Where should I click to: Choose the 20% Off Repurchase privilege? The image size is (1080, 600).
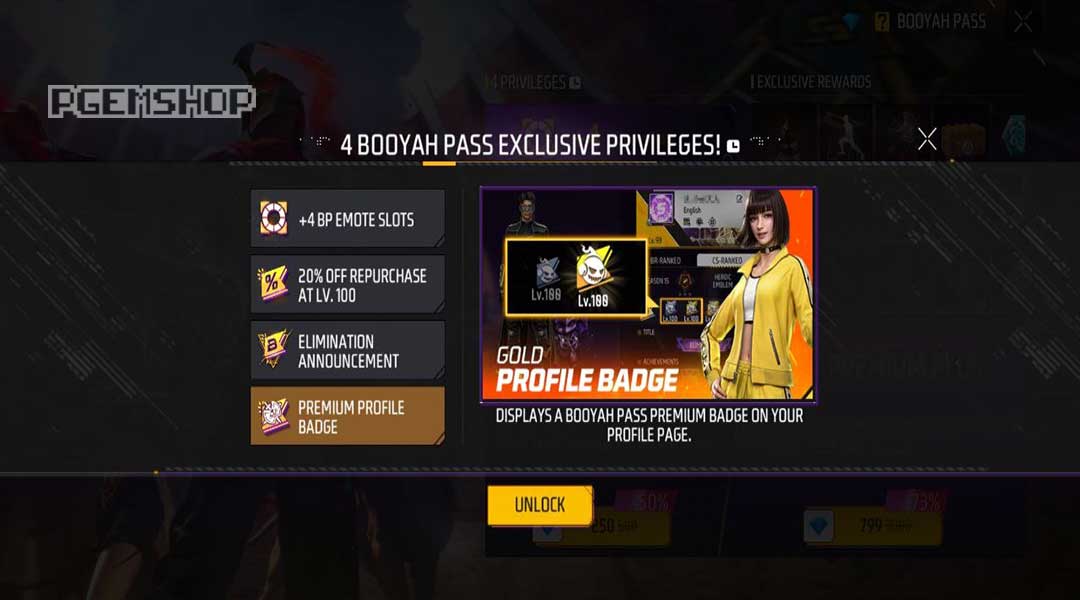(347, 285)
